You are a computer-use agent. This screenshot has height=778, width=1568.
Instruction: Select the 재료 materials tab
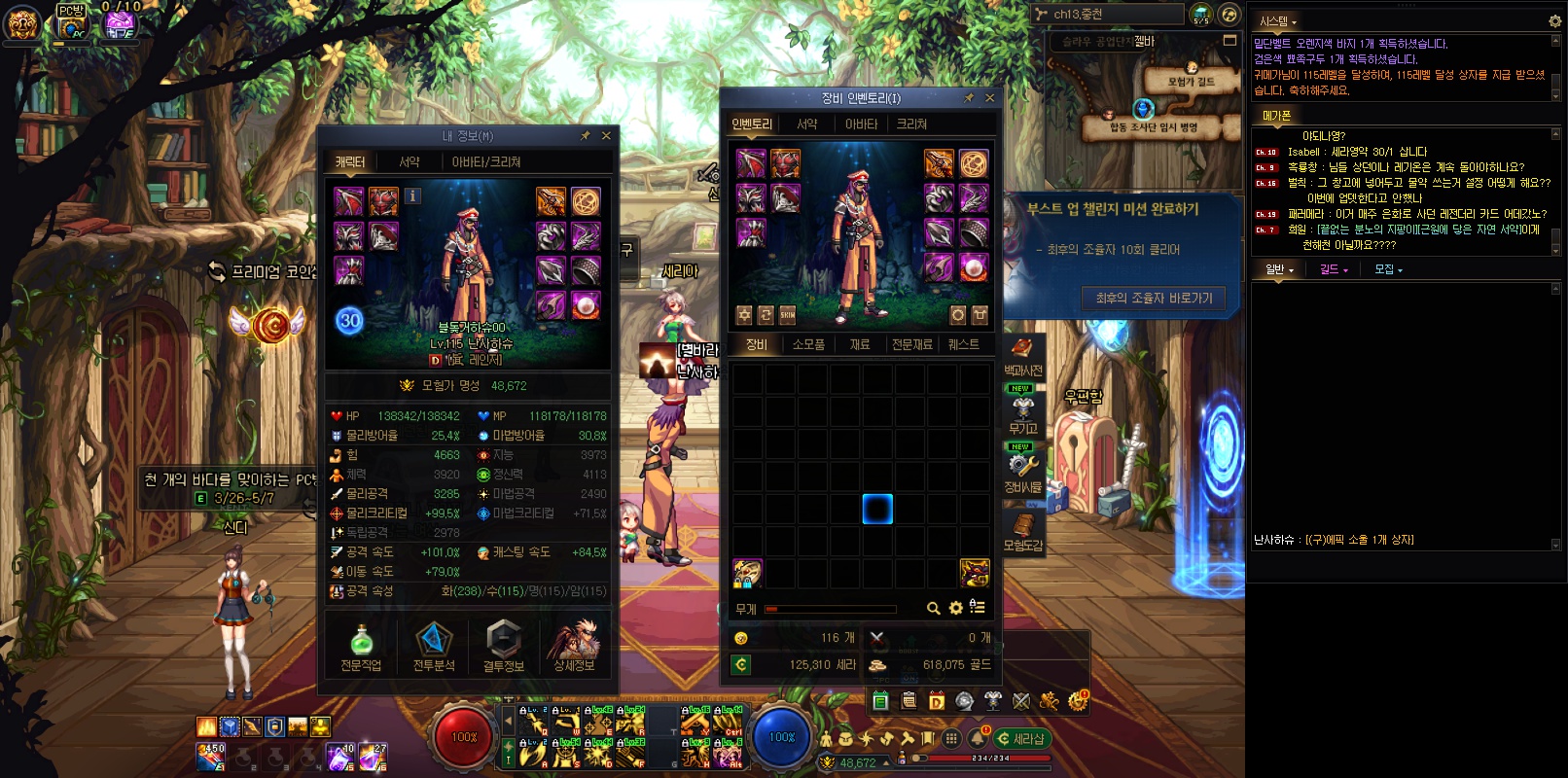point(860,345)
